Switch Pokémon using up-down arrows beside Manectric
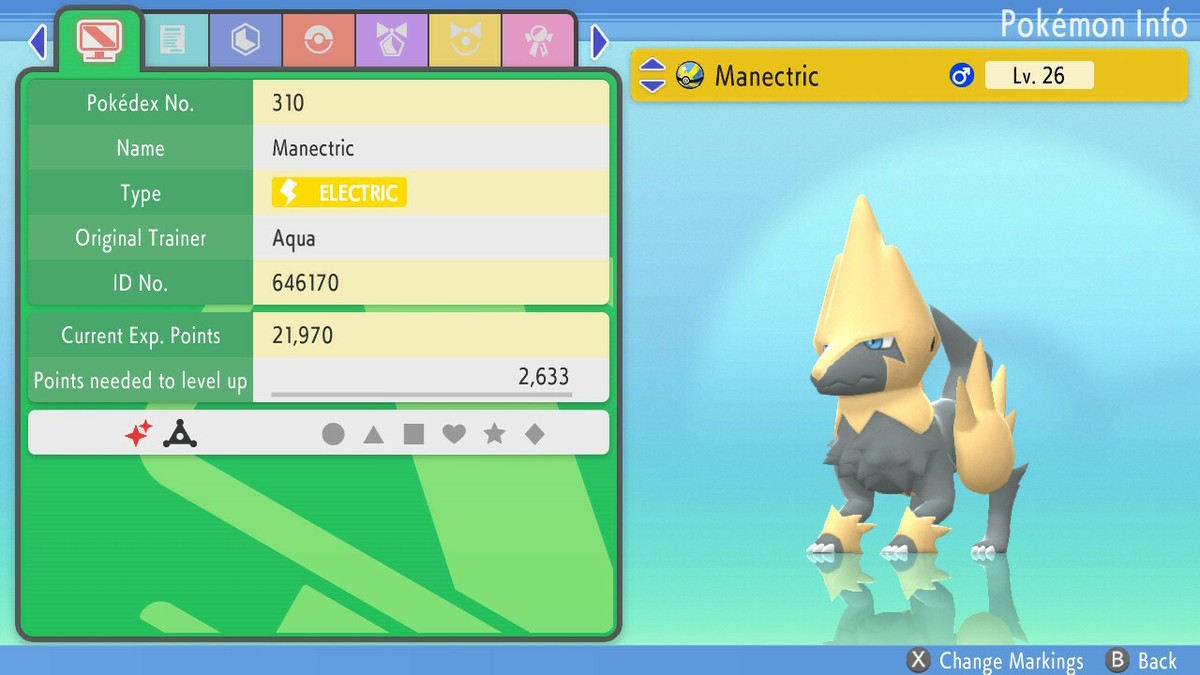Screen dimensions: 1200x675 coord(652,75)
